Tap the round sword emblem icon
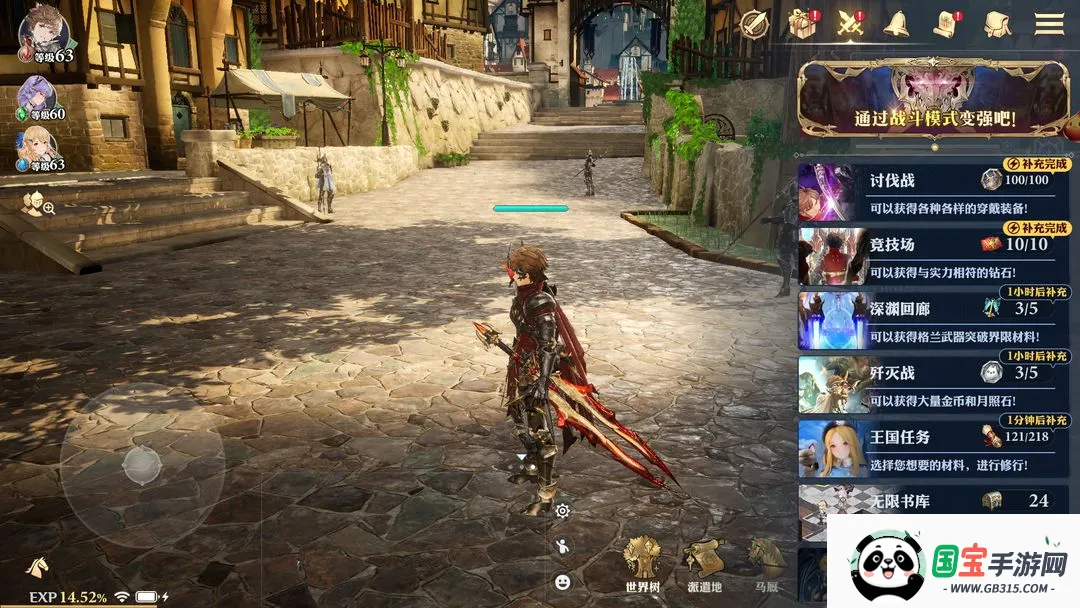The height and width of the screenshot is (608, 1080). [x=754, y=23]
